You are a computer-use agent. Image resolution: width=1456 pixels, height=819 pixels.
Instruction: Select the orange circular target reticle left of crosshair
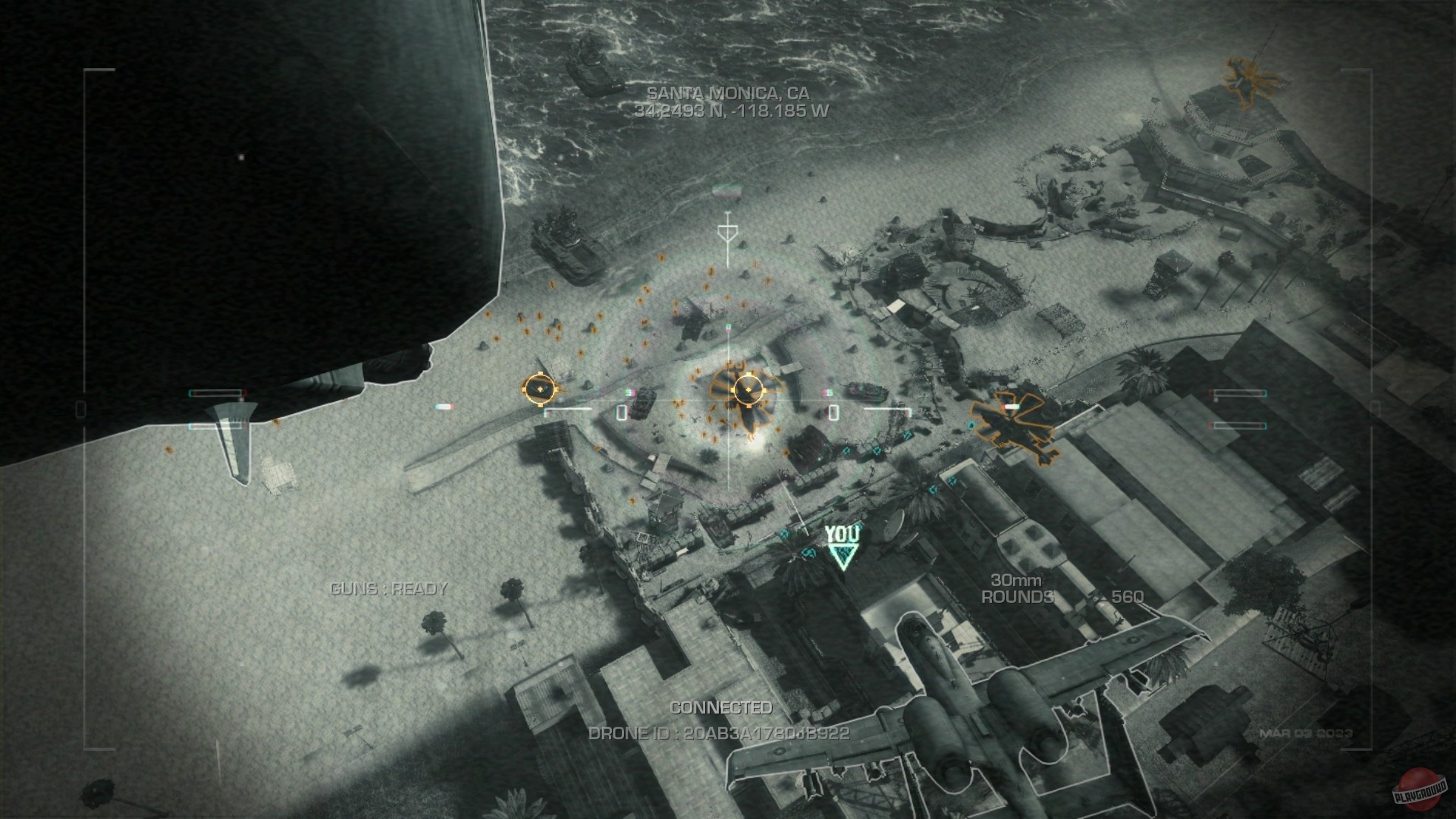point(540,388)
